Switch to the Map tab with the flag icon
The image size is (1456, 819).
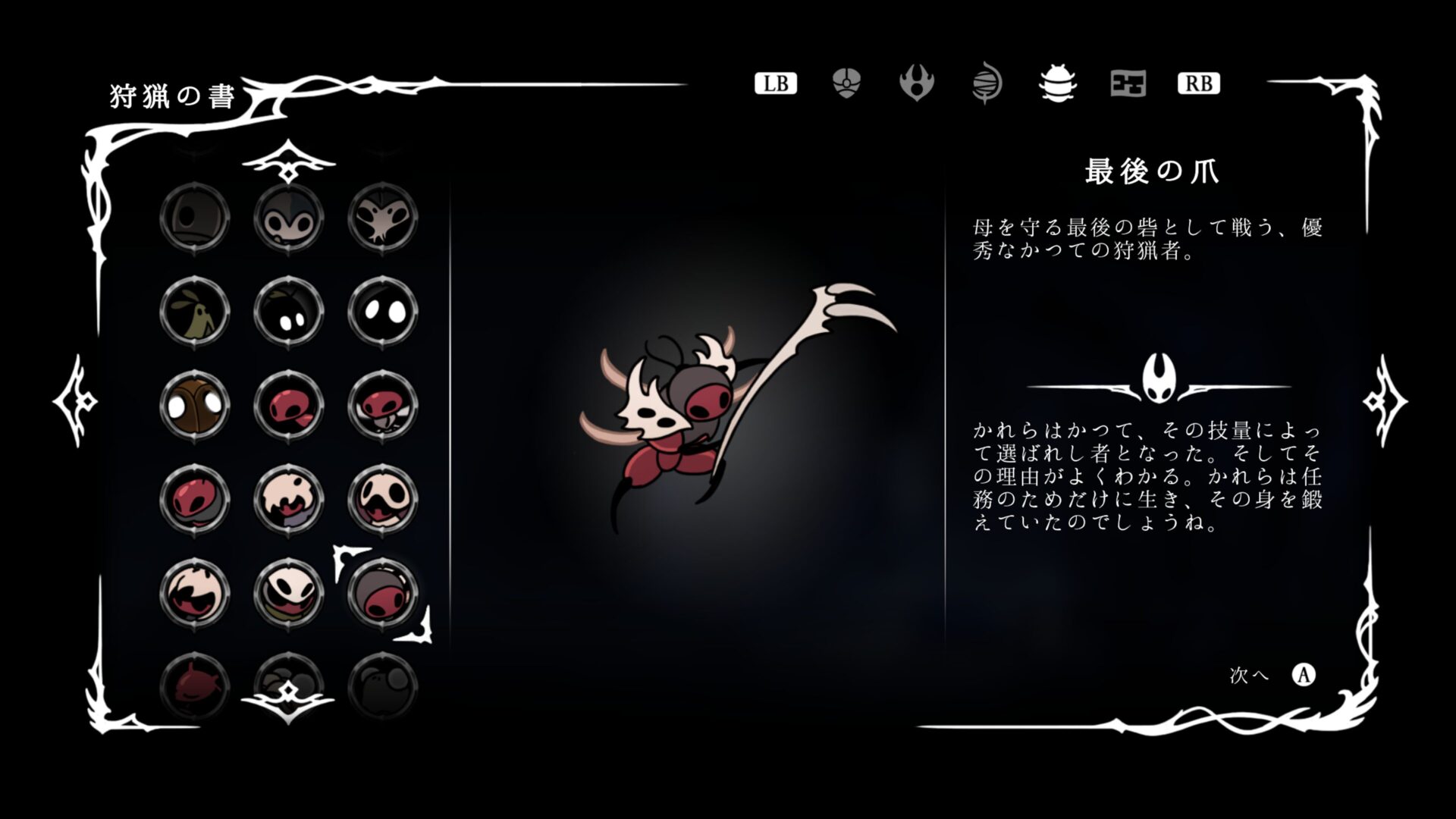(x=1127, y=83)
